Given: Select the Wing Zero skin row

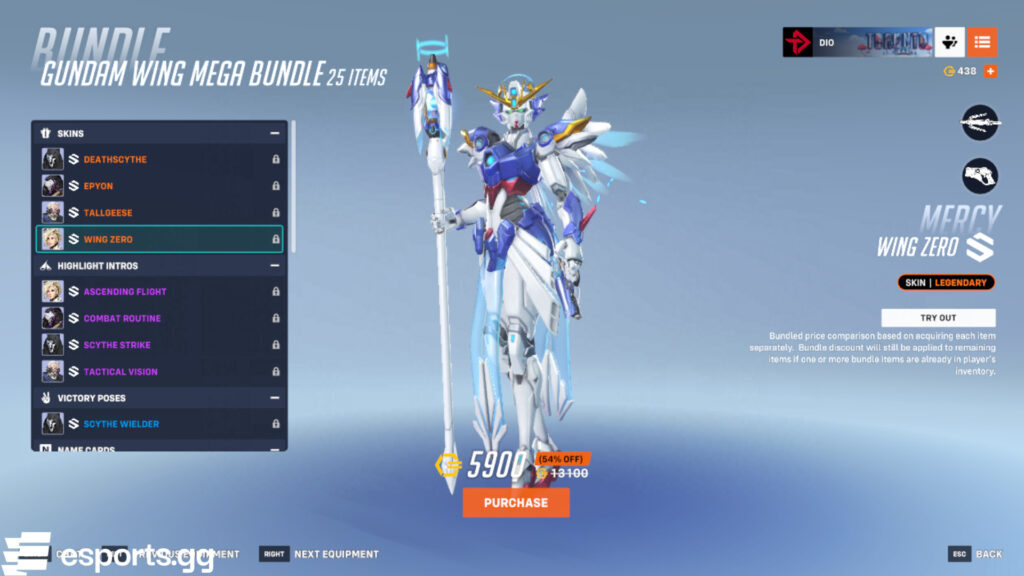Looking at the screenshot, I should (160, 239).
